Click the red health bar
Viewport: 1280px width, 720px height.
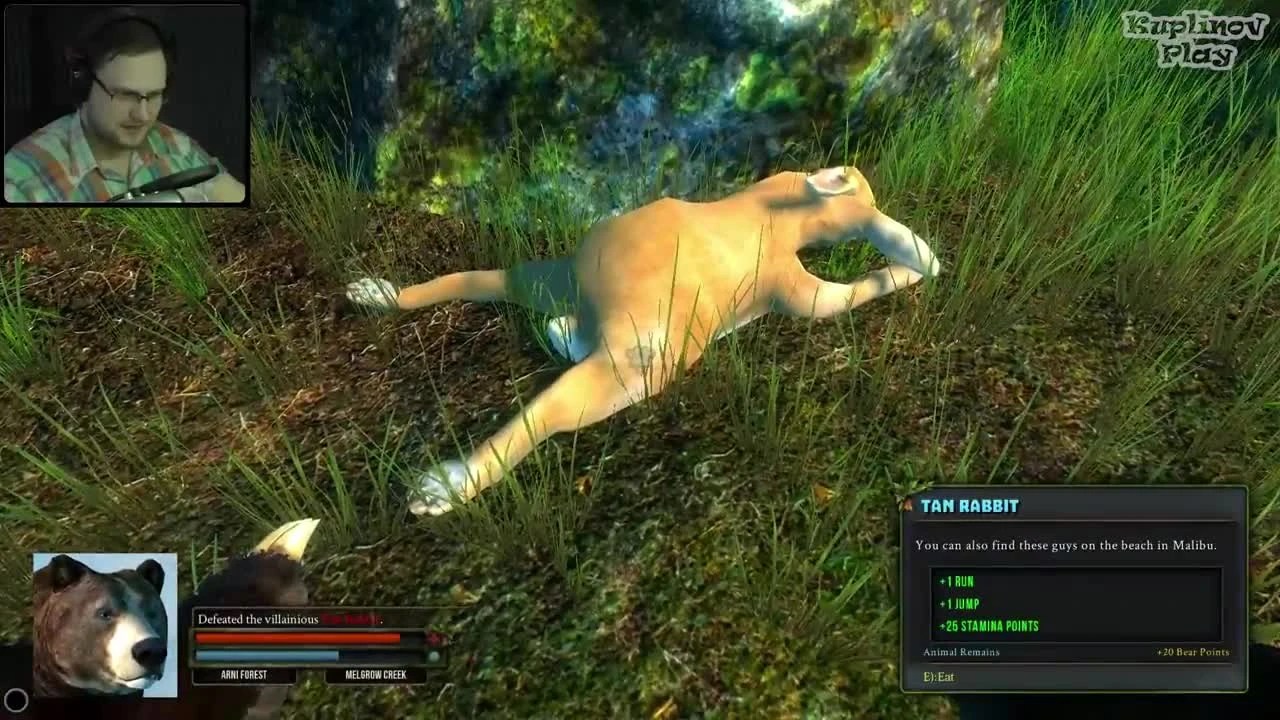tap(297, 636)
